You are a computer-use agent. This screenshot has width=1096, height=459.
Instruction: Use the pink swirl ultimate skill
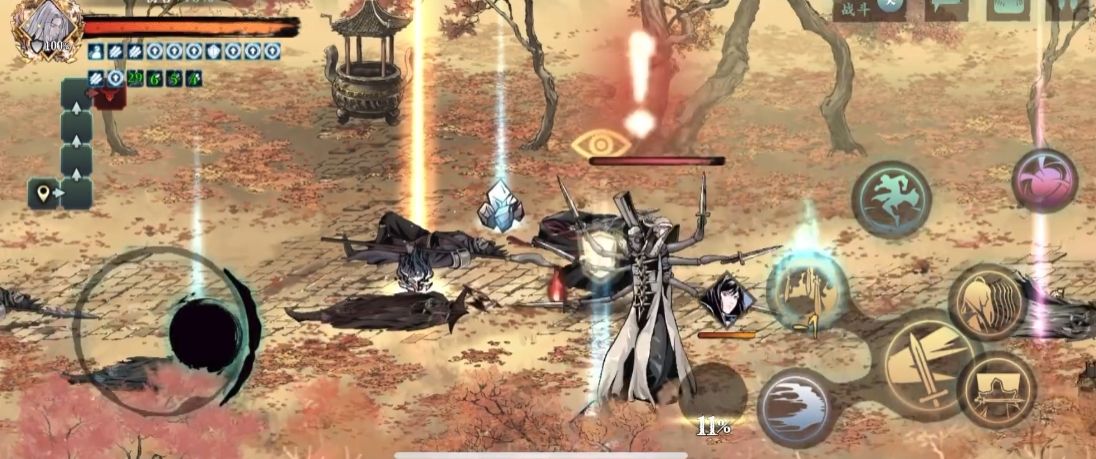click(1044, 181)
